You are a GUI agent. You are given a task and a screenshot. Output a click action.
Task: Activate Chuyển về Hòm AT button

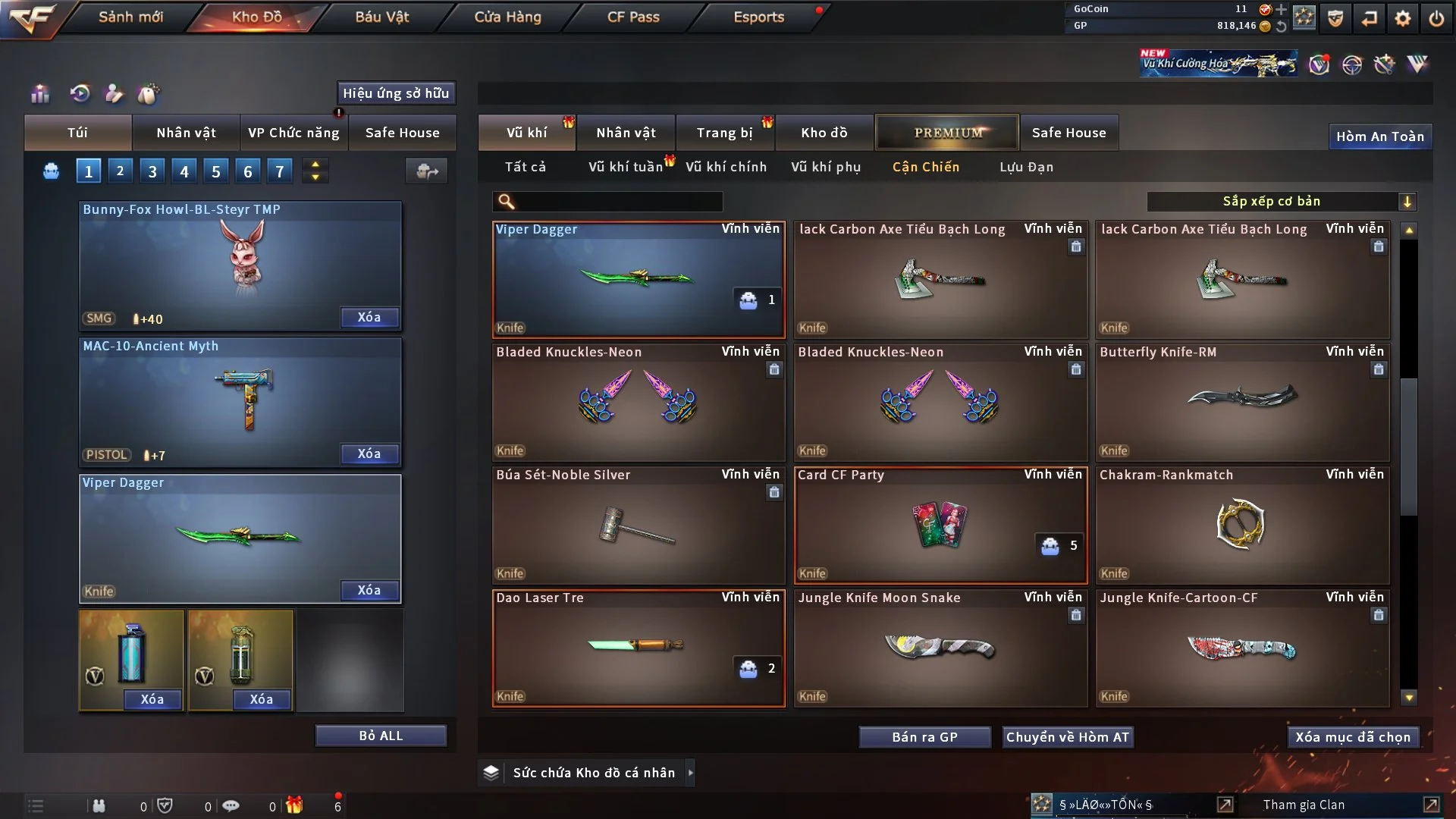point(1068,737)
